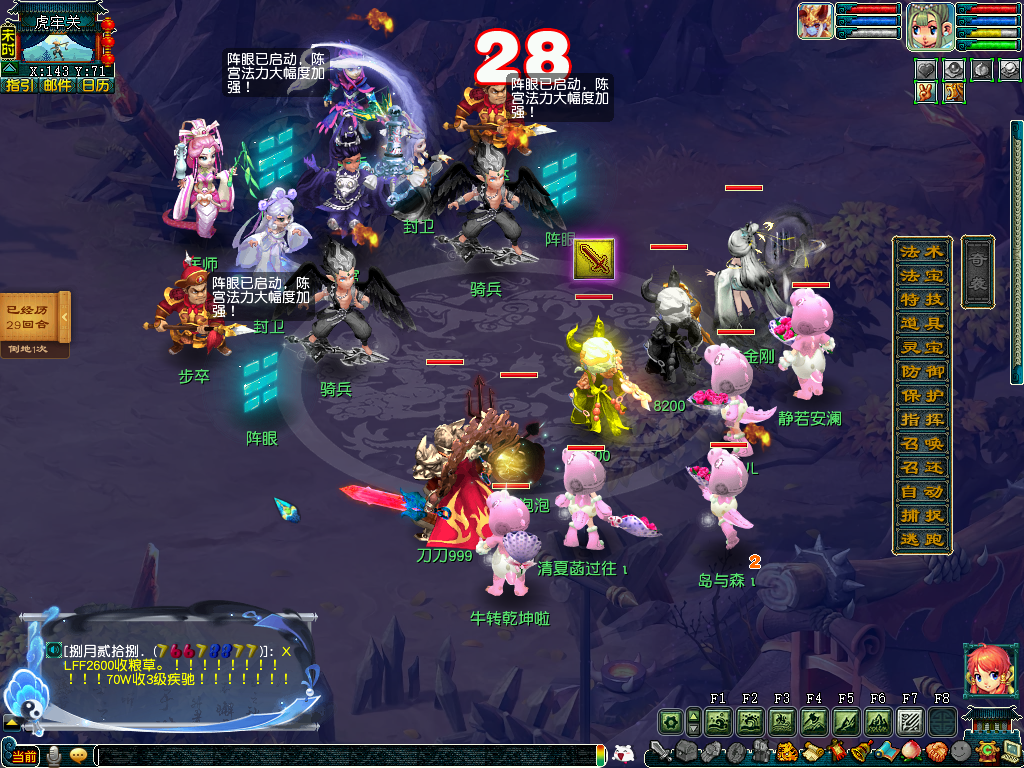Viewport: 1024px width, 768px height.
Task: Click the gear icon beside the skill bar
Action: click(670, 721)
